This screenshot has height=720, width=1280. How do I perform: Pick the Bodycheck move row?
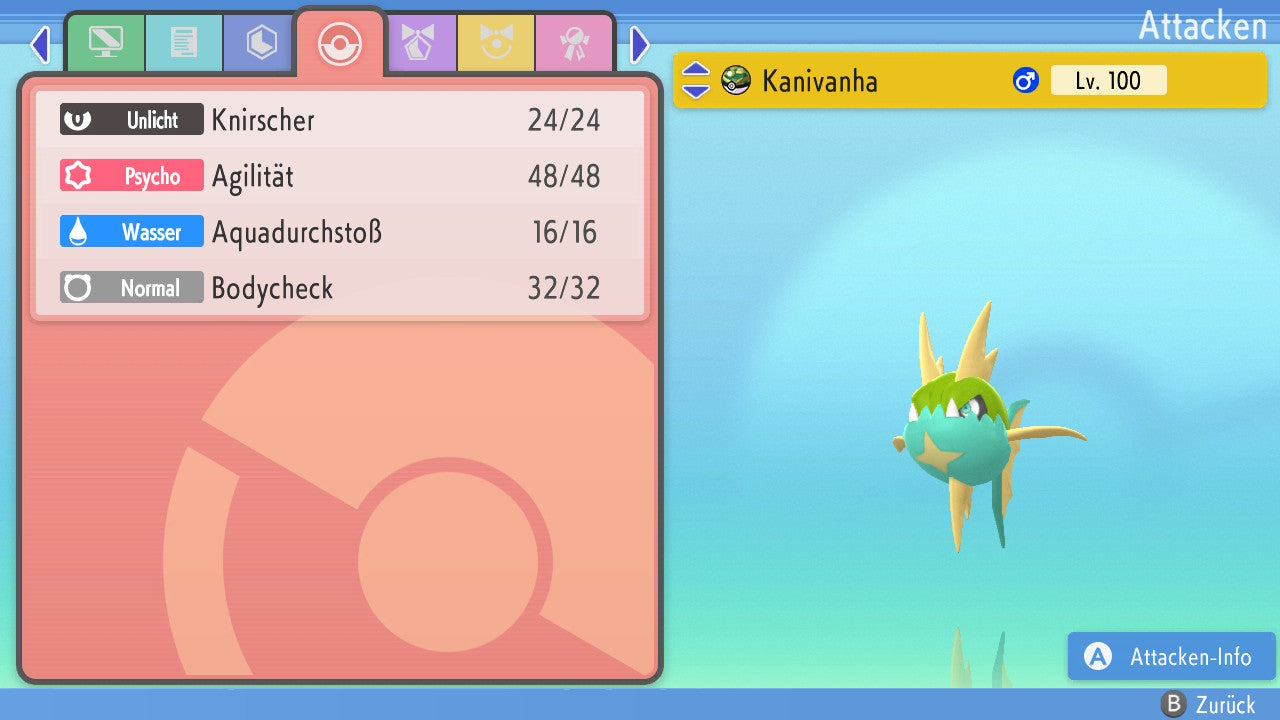click(x=340, y=289)
